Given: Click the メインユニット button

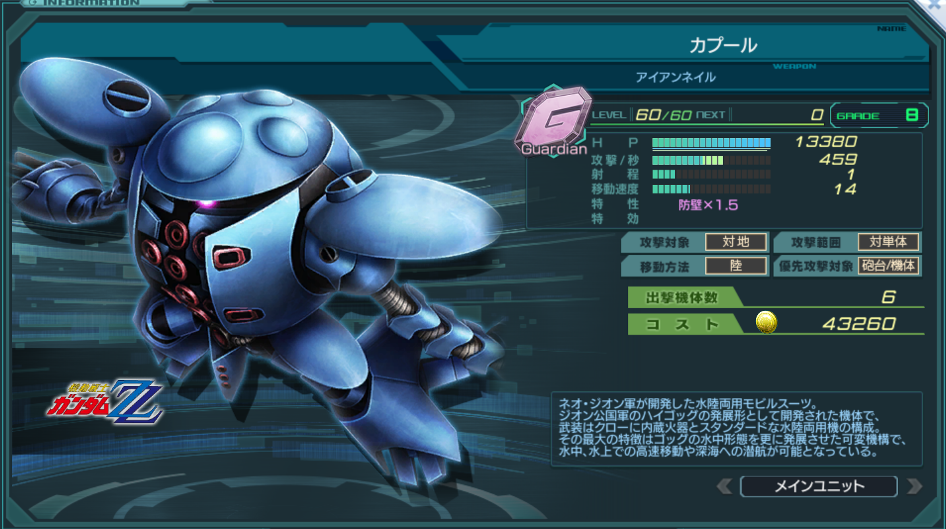Looking at the screenshot, I should (x=818, y=487).
